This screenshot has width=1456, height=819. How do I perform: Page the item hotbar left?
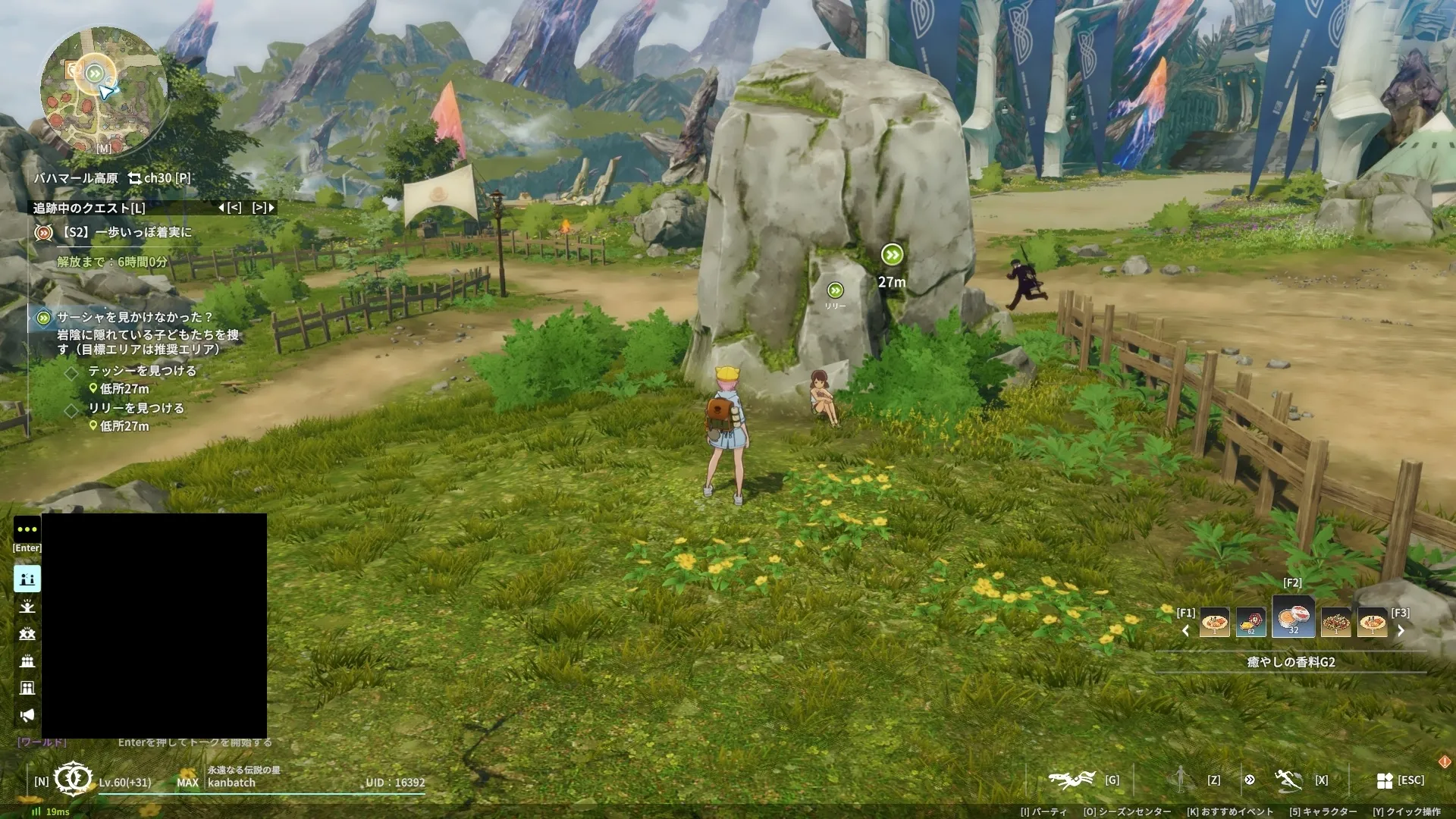pos(1186,631)
